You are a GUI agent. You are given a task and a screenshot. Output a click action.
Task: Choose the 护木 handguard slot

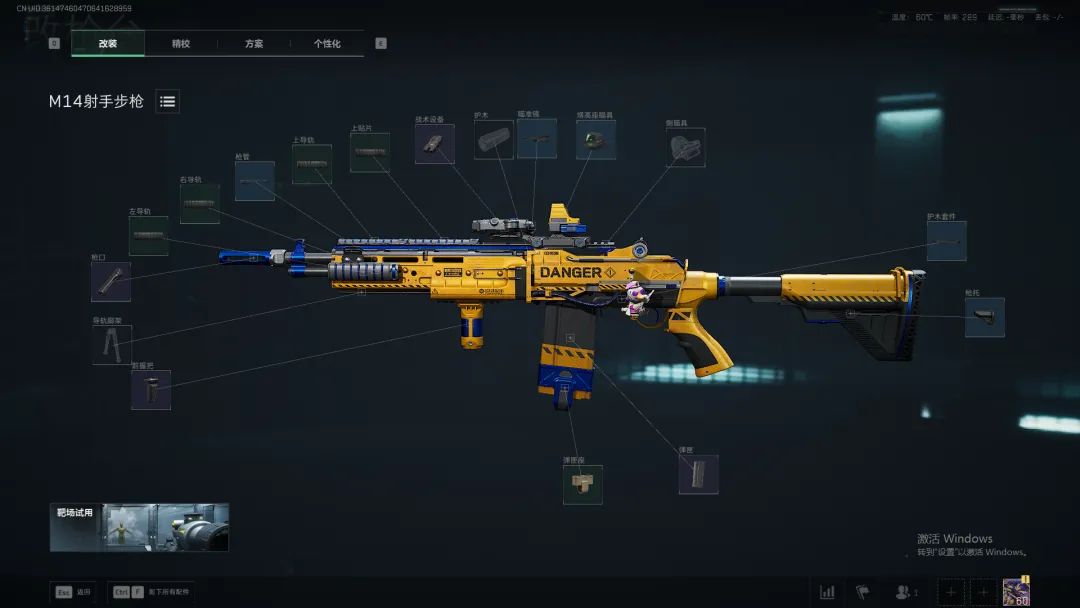[493, 140]
